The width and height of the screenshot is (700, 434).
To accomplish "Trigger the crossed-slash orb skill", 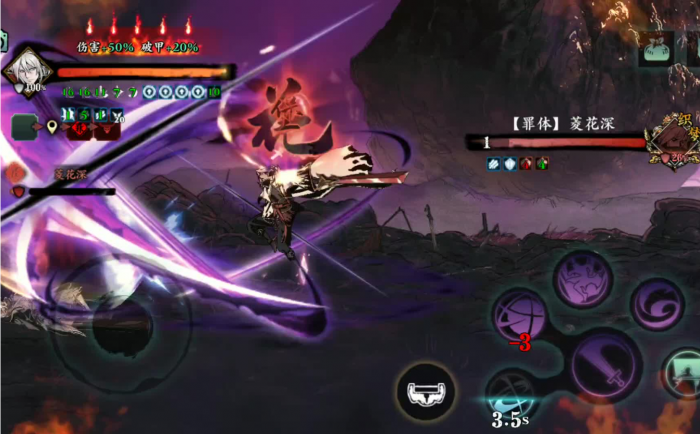I will click(520, 316).
